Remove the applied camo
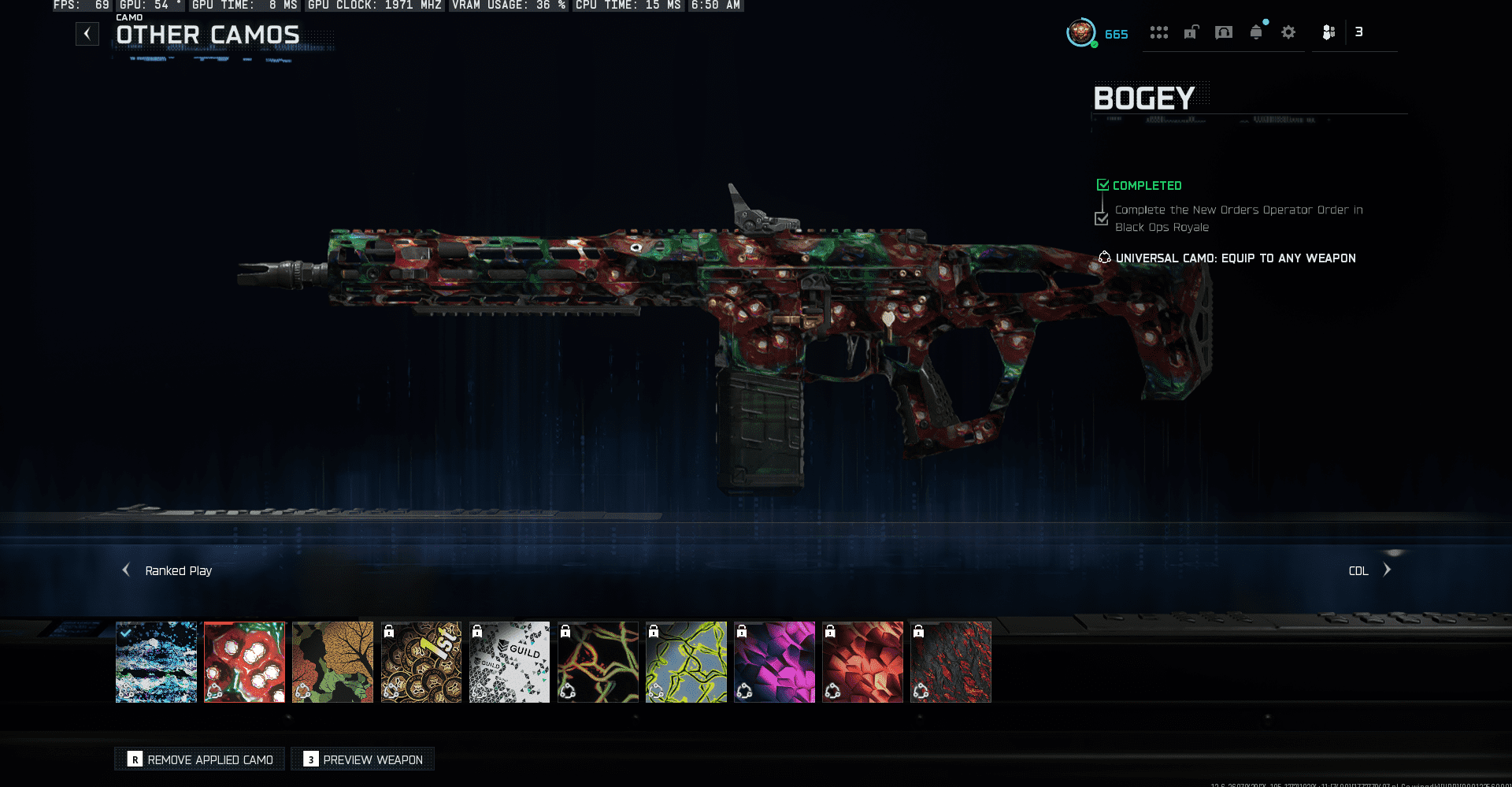 [200, 759]
